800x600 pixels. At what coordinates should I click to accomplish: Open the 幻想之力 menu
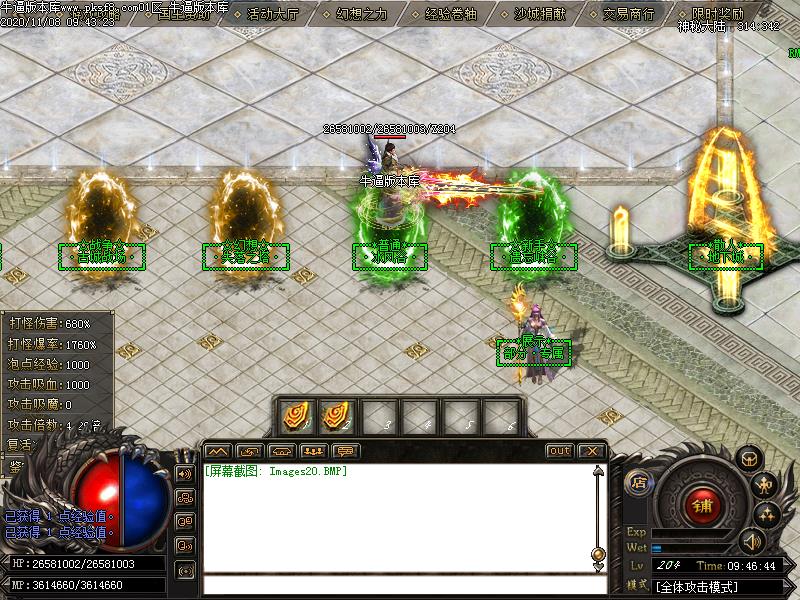pyautogui.click(x=360, y=14)
